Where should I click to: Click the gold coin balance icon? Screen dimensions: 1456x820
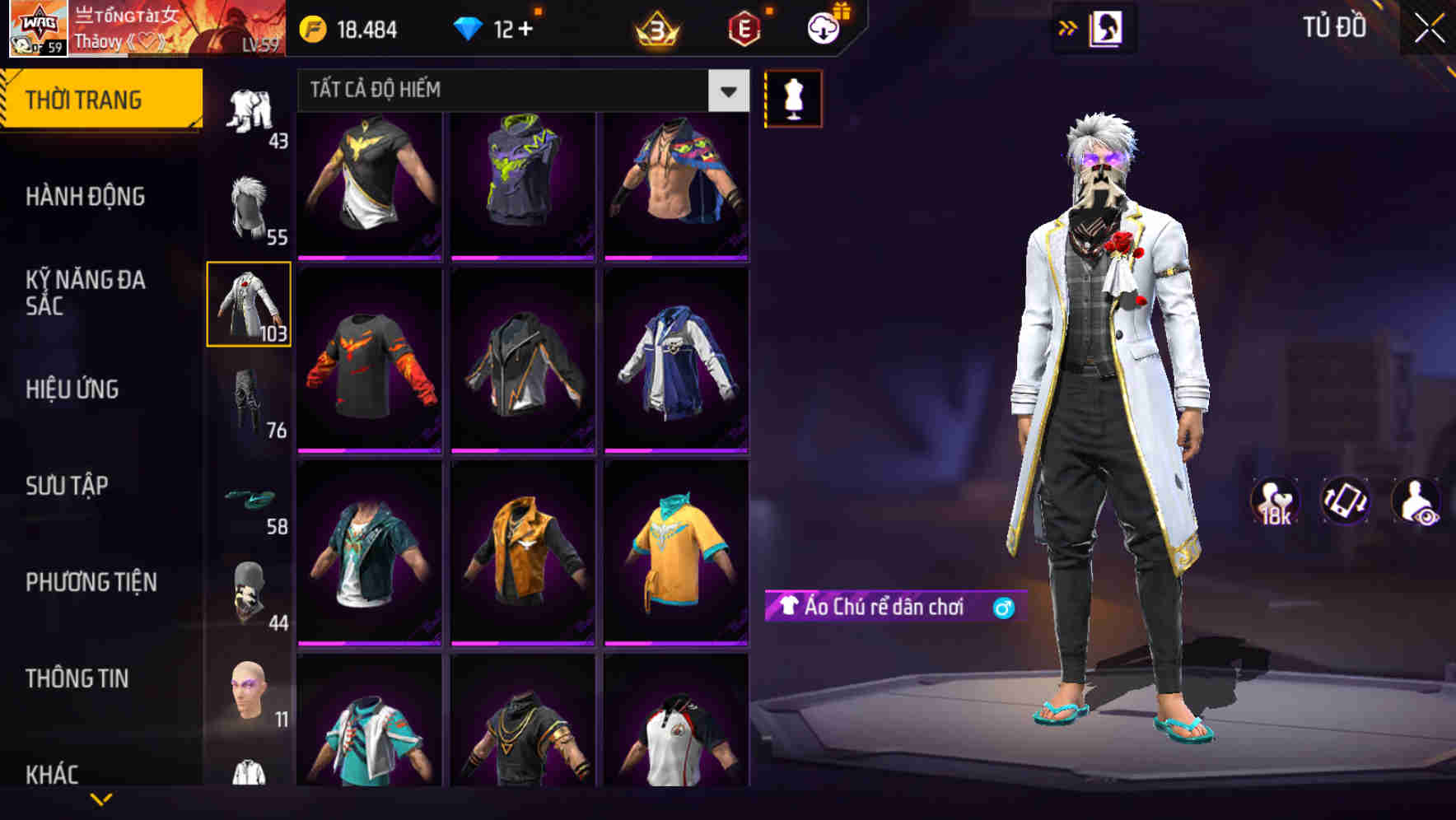(311, 27)
